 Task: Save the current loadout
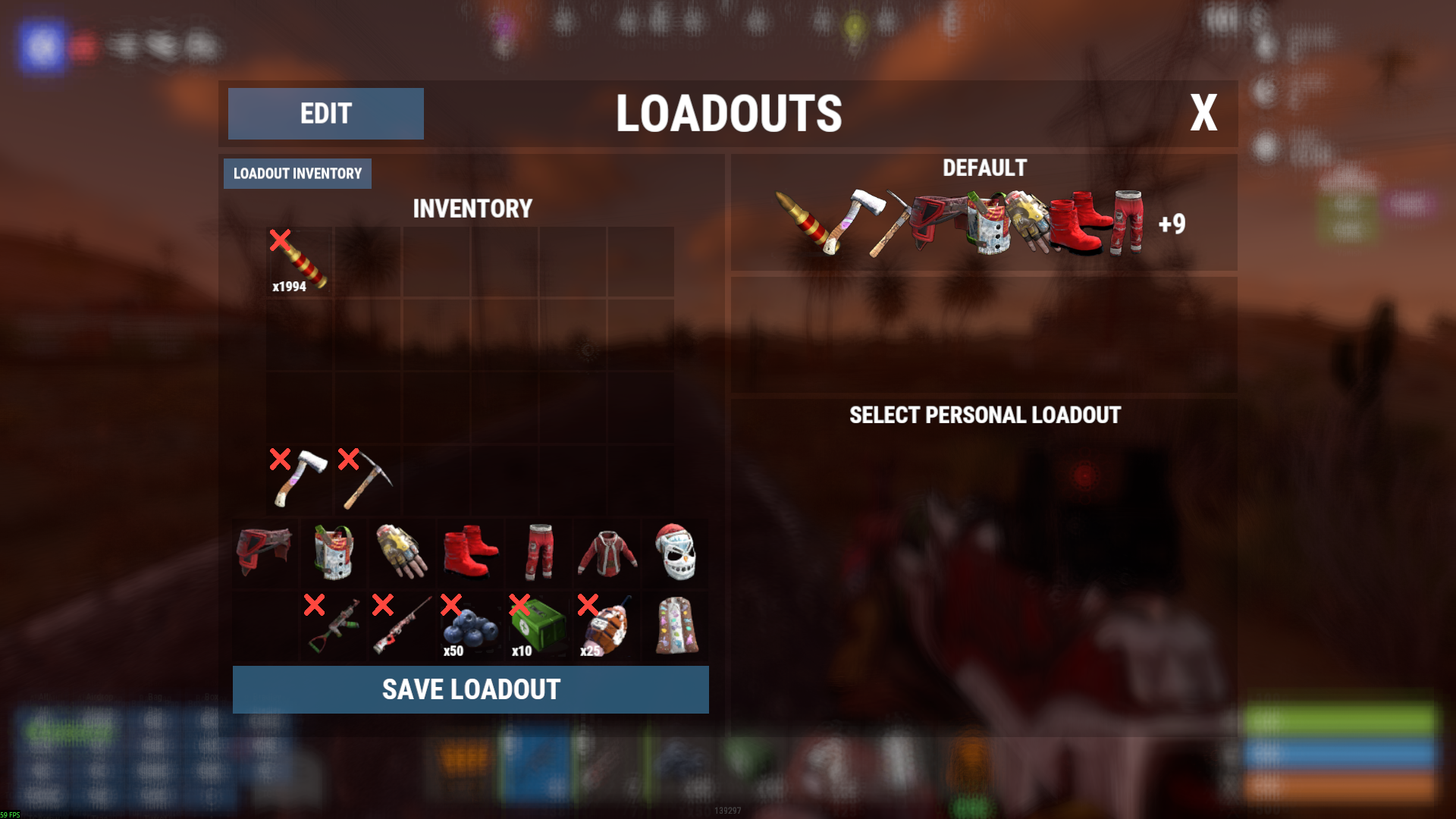[470, 689]
